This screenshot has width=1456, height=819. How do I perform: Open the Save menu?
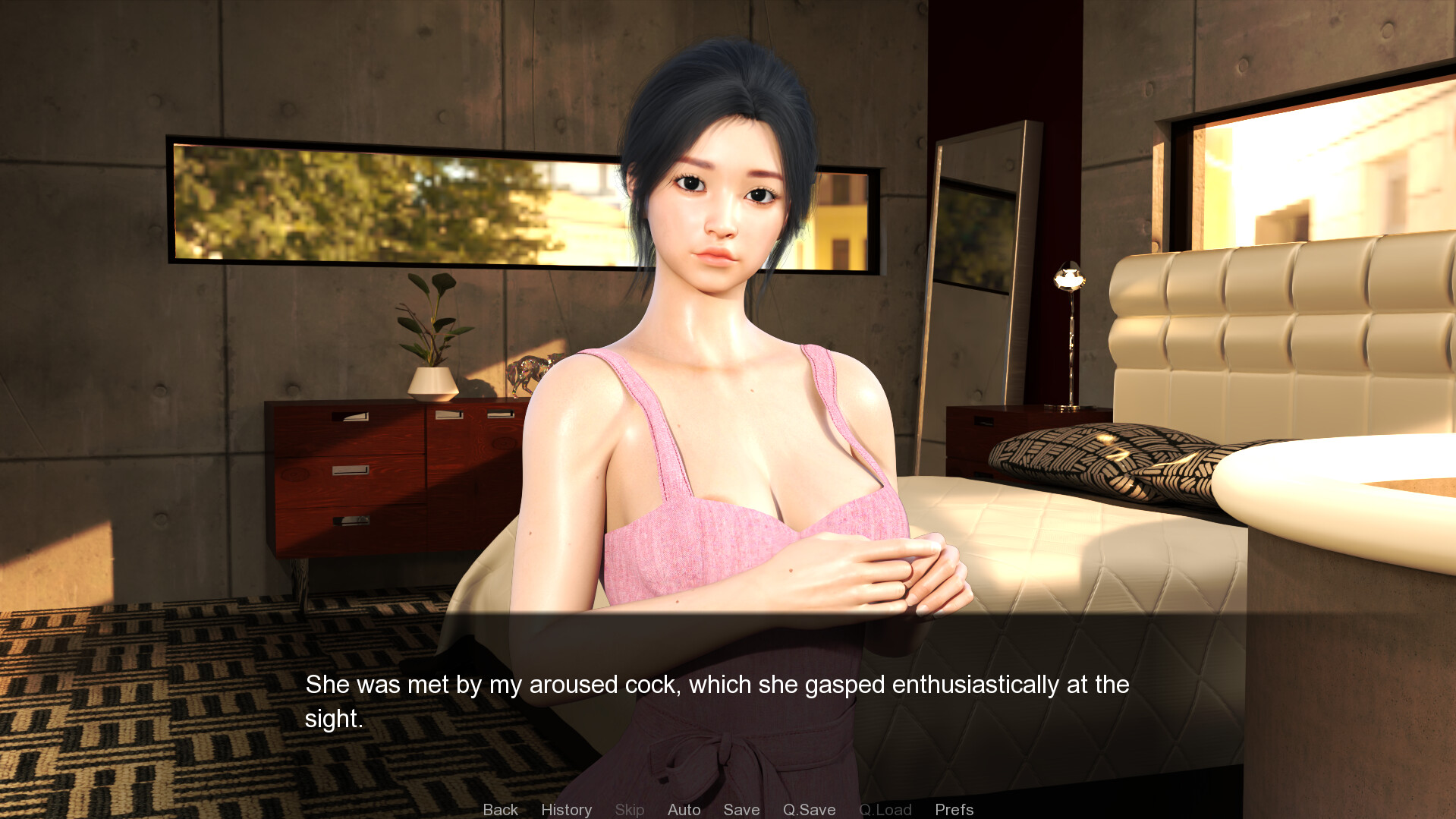click(741, 809)
